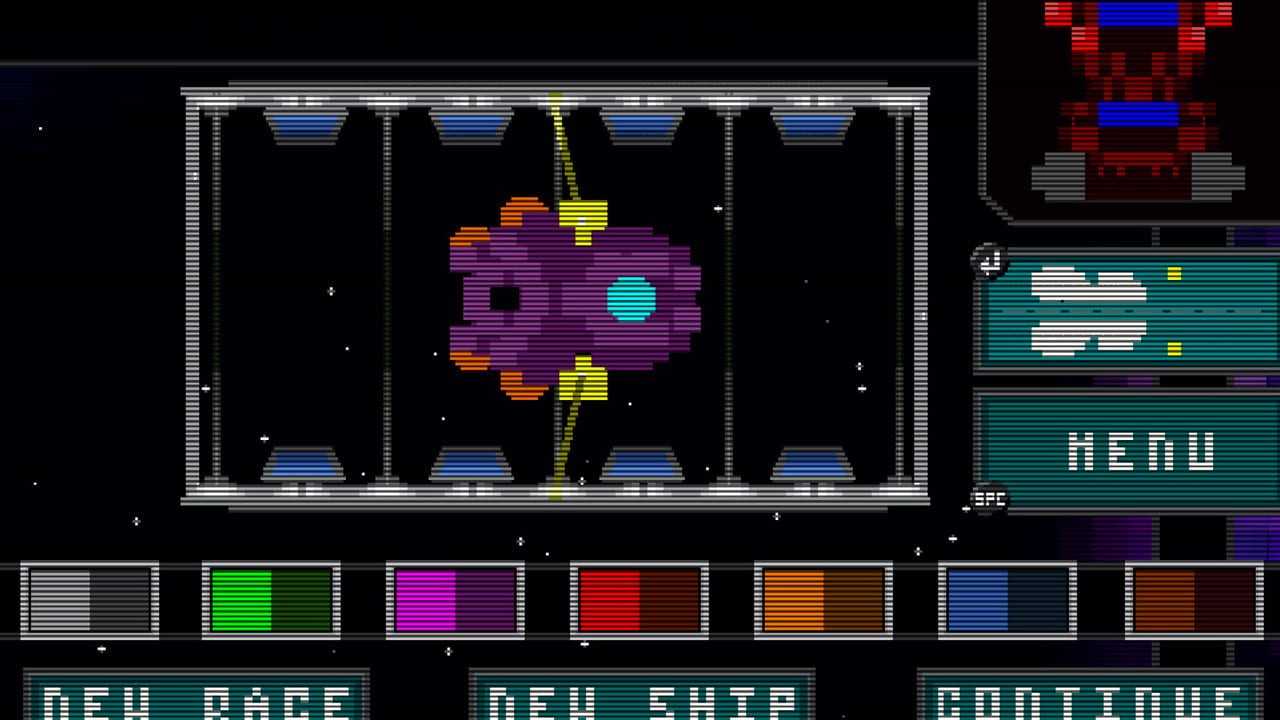Select the magenta purple color swatch
This screenshot has height=720, width=1280.
[455, 600]
